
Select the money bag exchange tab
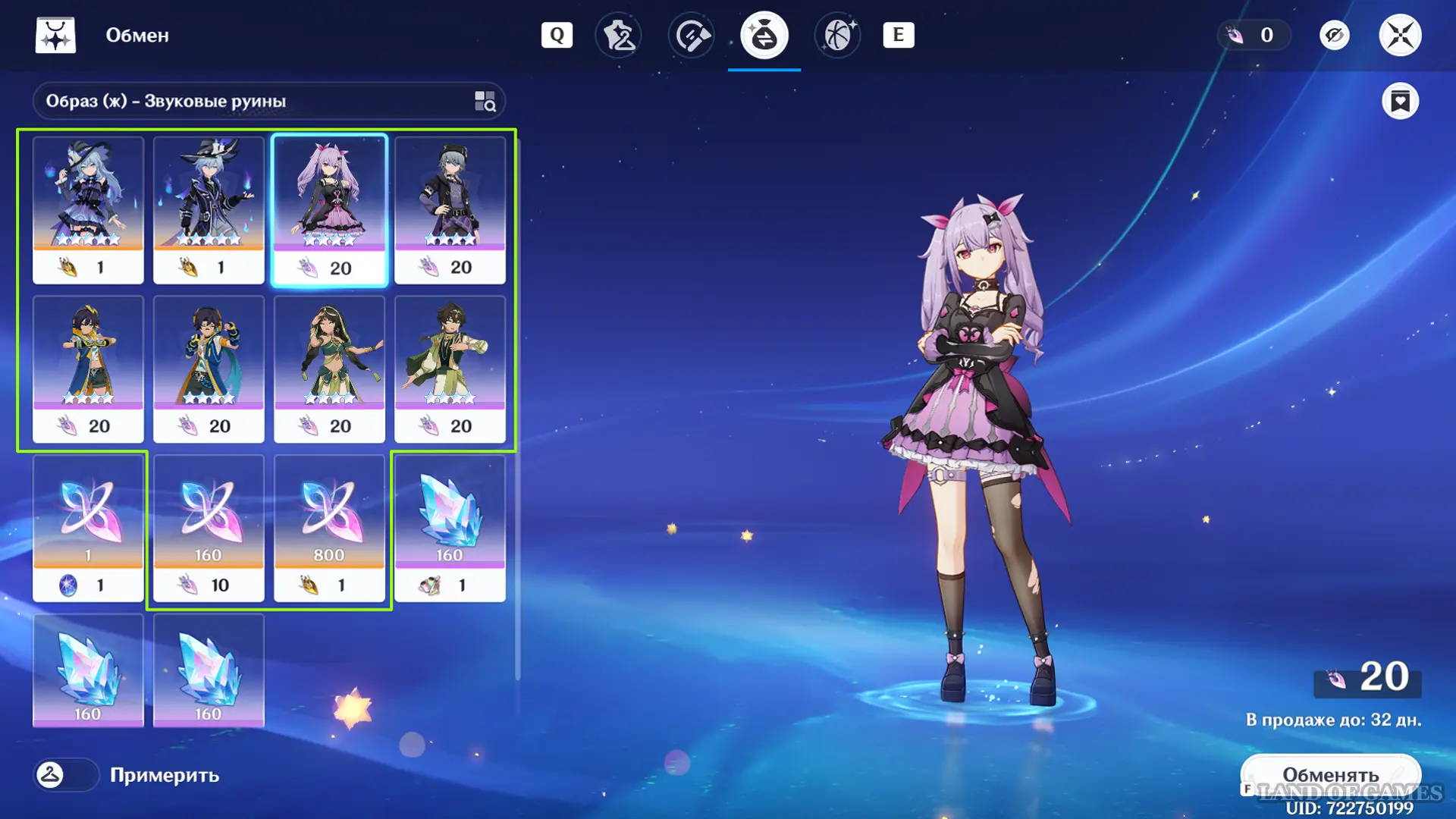pos(764,36)
